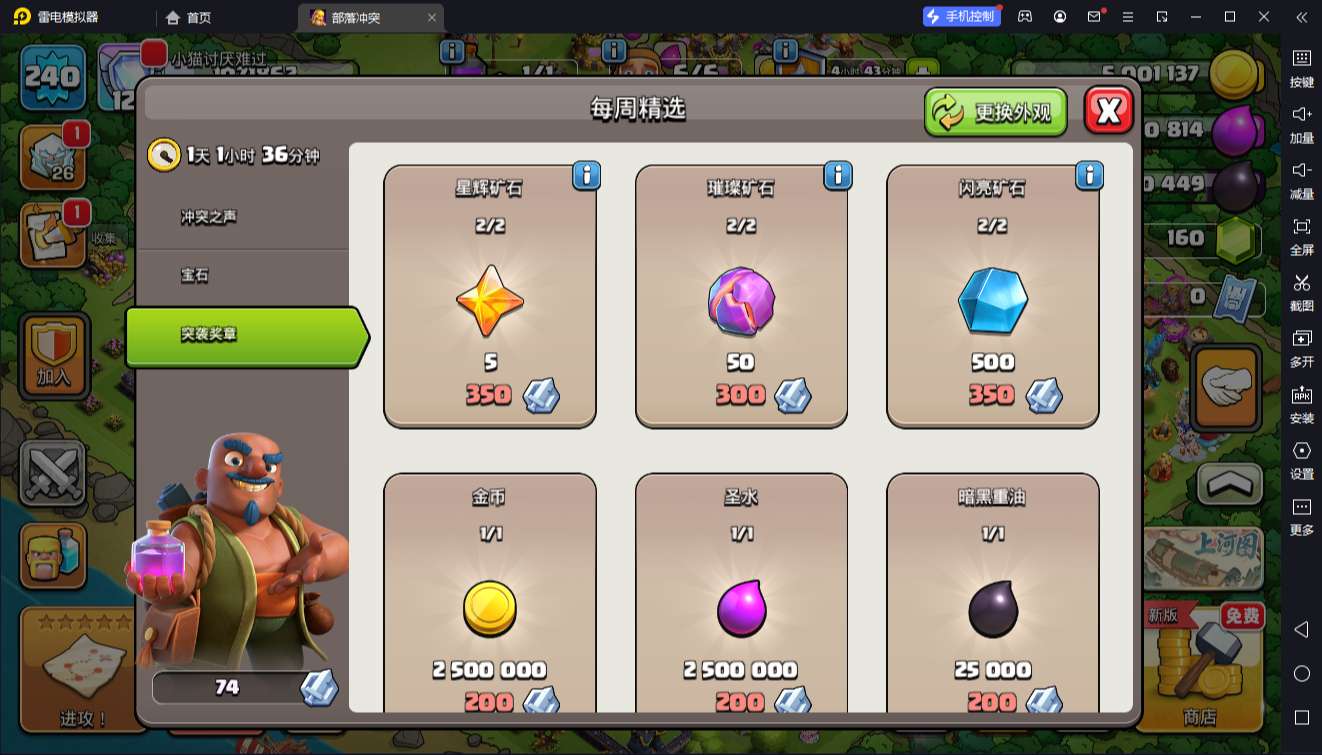Open the 宝石 category tab

195,275
